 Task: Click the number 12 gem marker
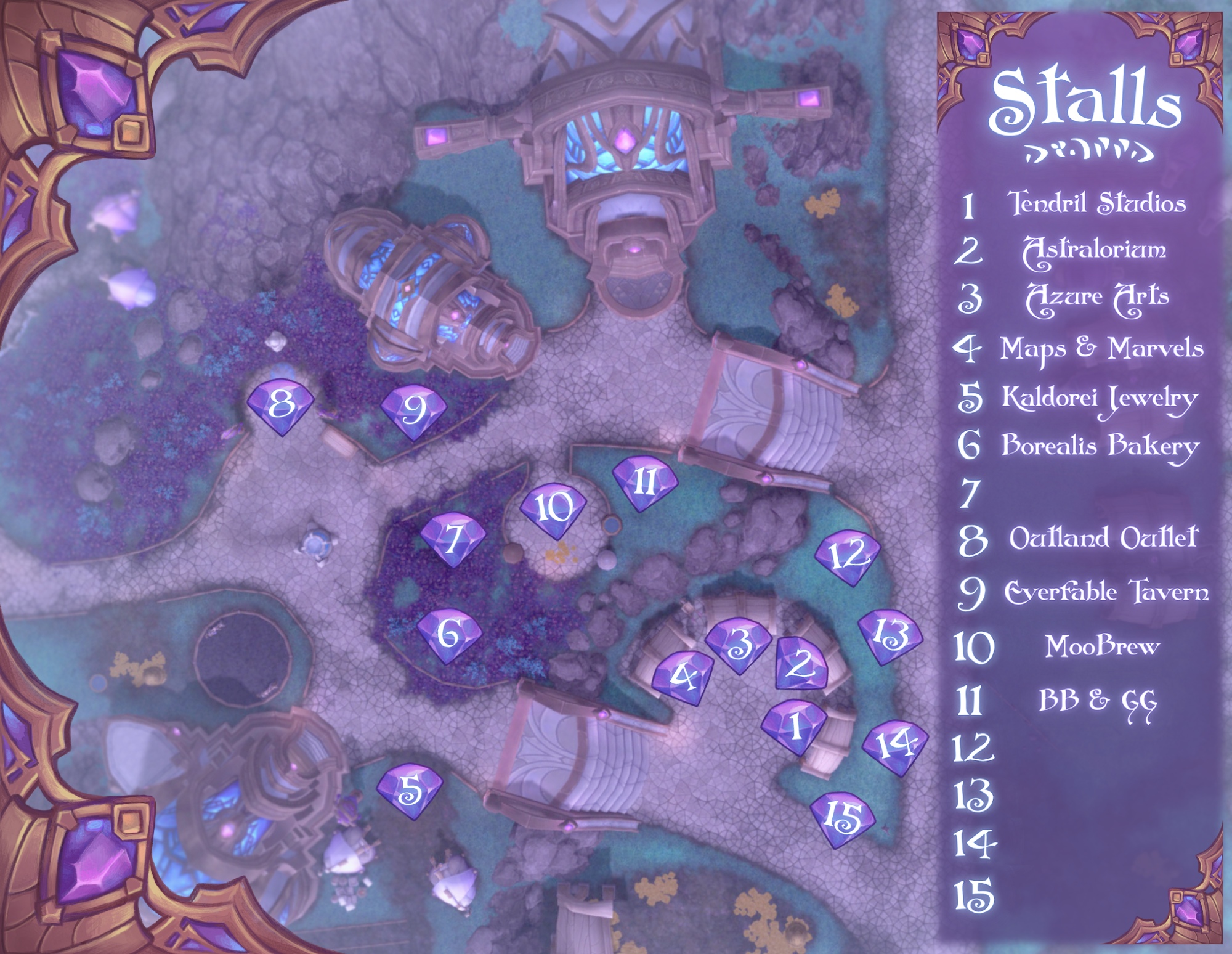pyautogui.click(x=848, y=556)
